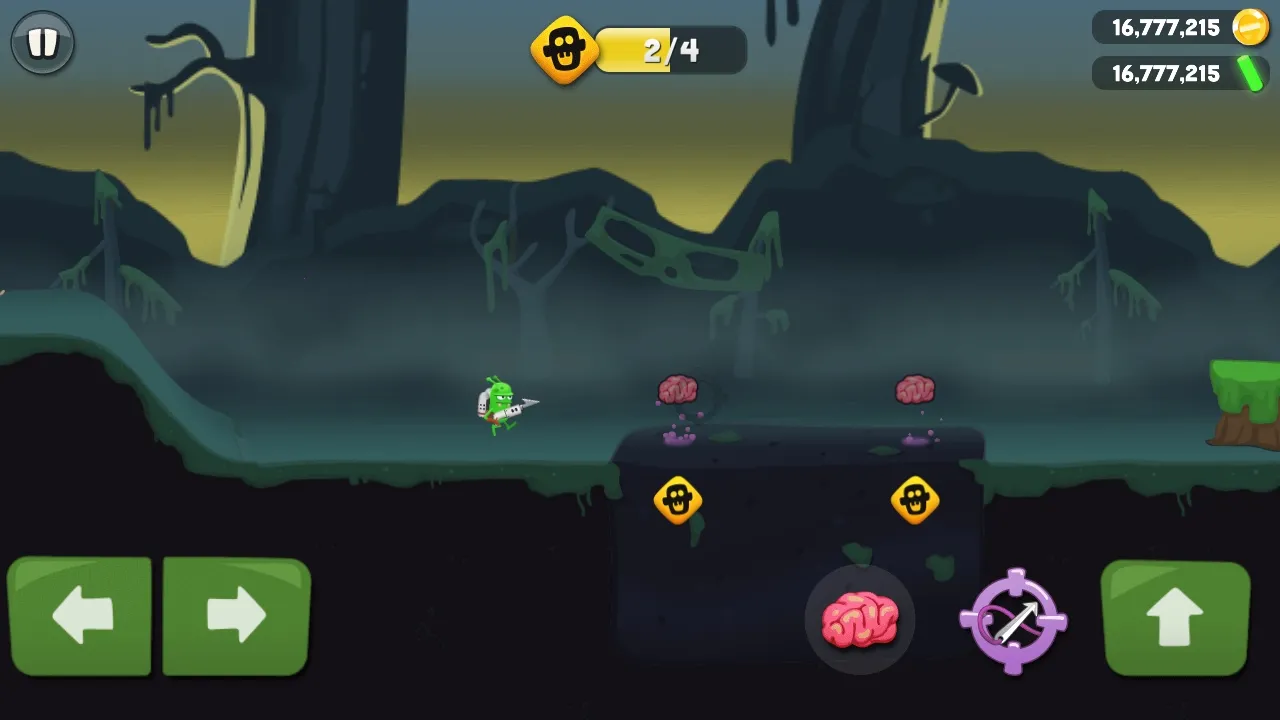Tap the plutonium total display
Image resolution: width=1280 pixels, height=720 pixels.
[1165, 73]
